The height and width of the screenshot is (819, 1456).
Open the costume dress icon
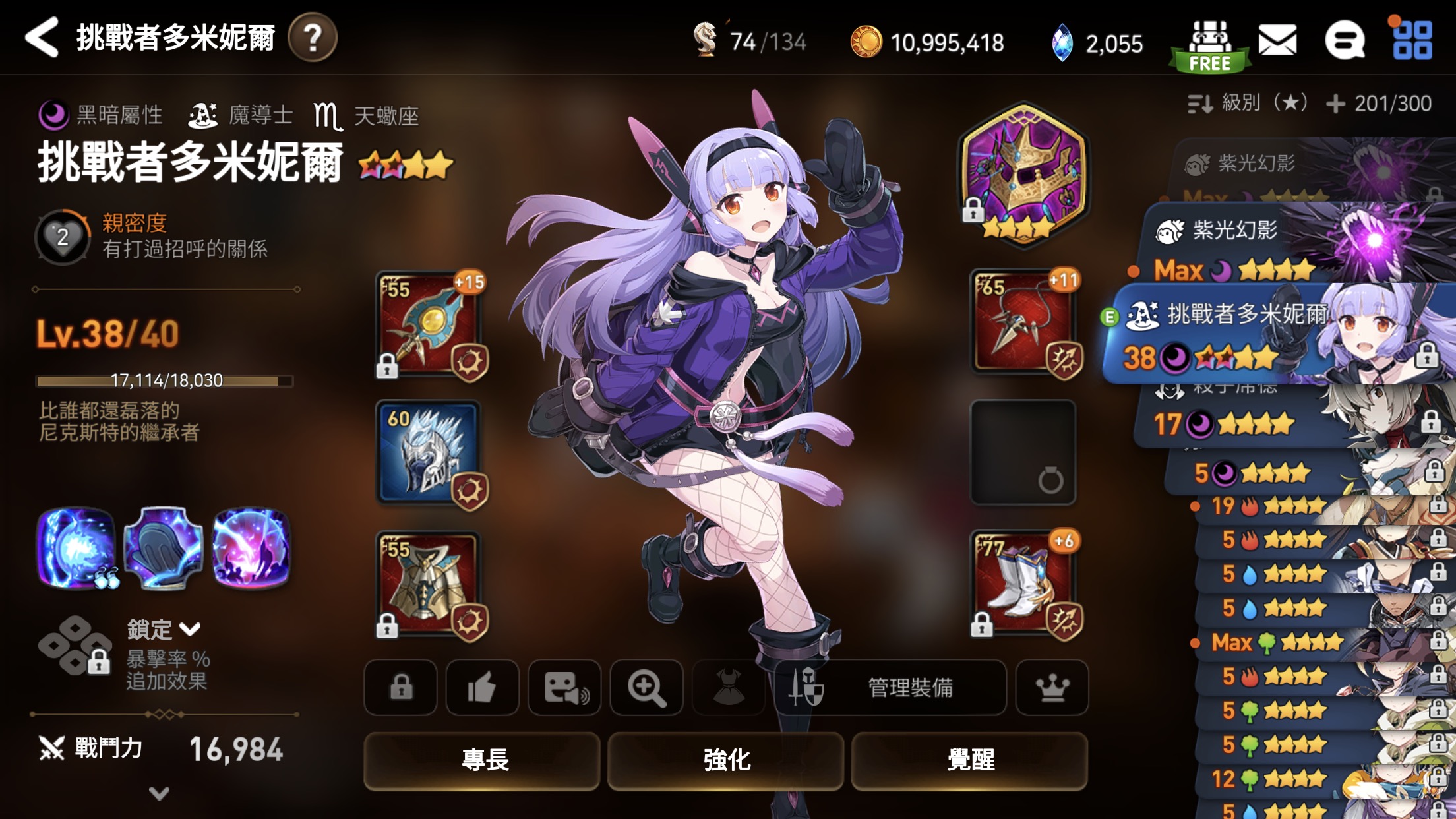tap(728, 688)
